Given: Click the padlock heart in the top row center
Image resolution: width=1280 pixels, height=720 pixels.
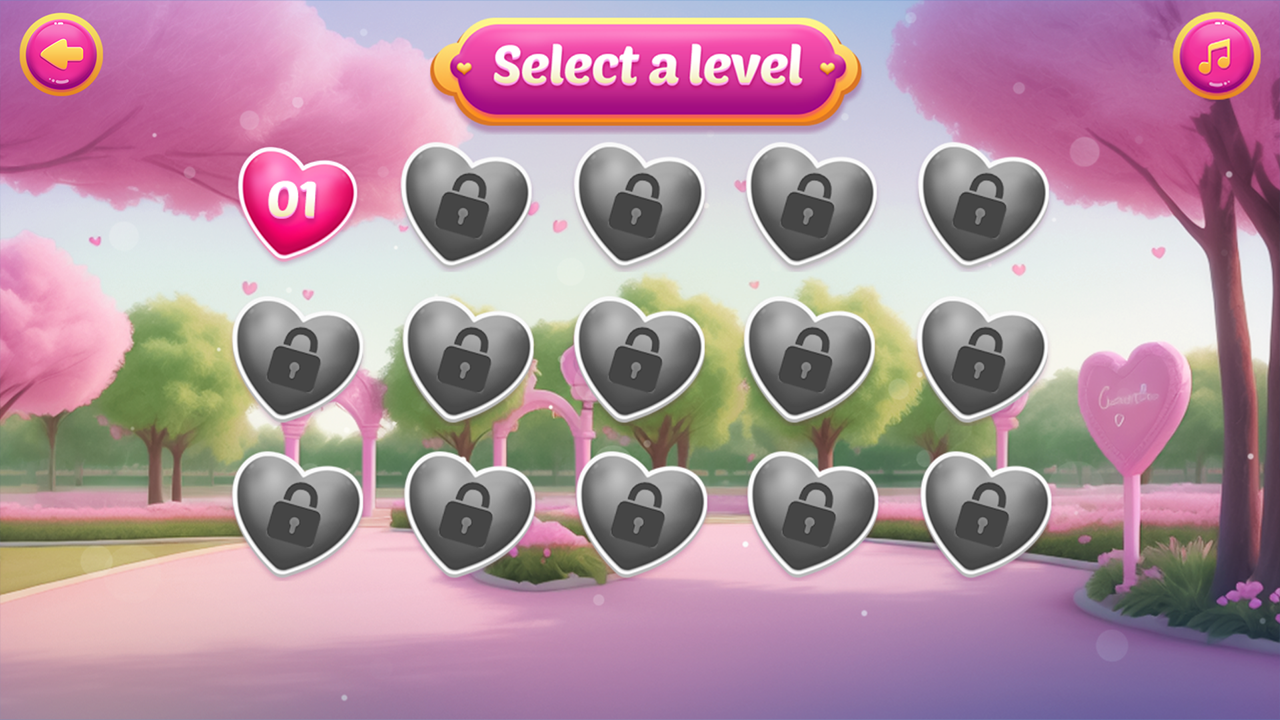Looking at the screenshot, I should pyautogui.click(x=637, y=205).
